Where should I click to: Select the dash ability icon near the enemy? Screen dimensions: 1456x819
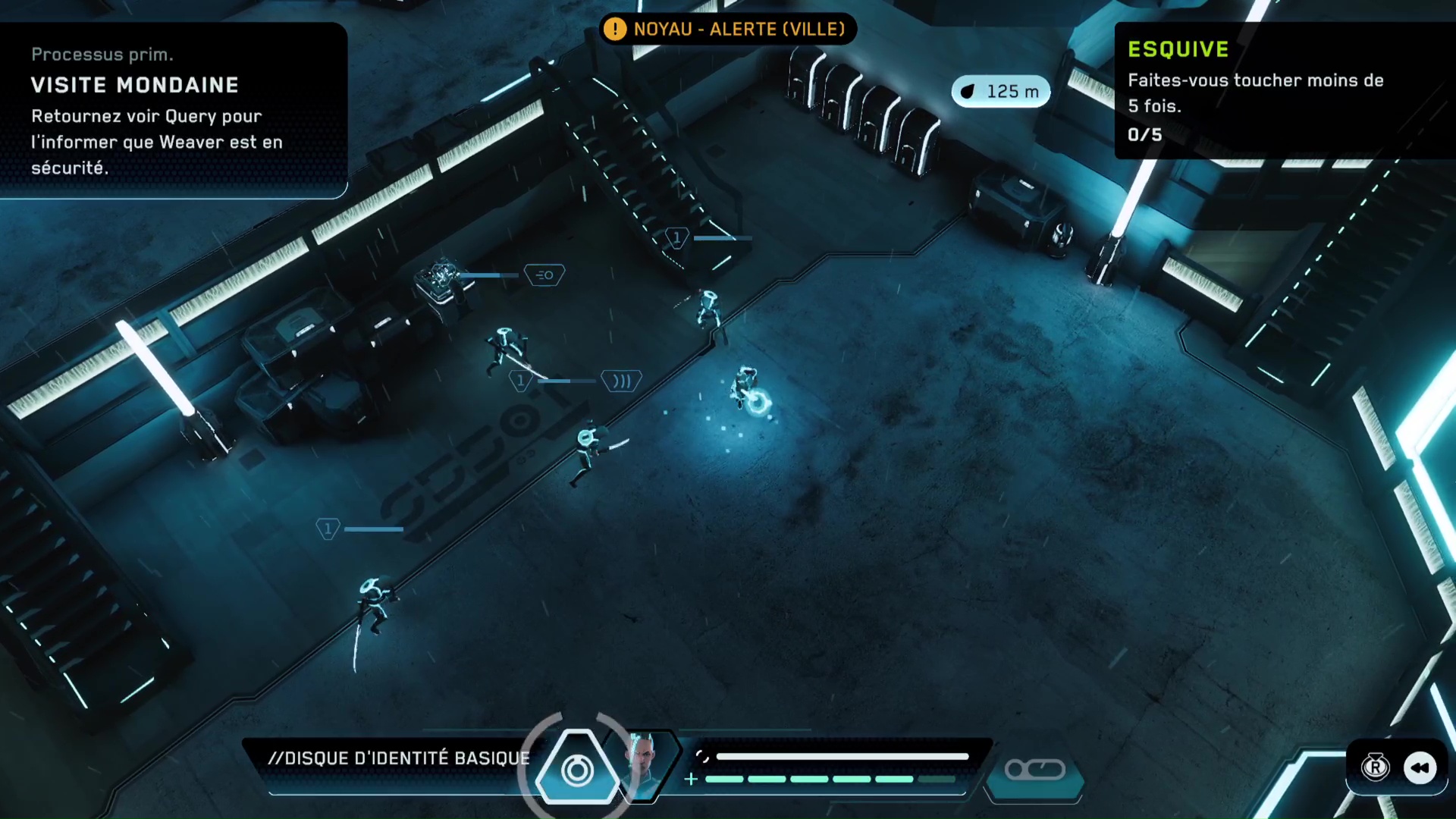pos(621,381)
